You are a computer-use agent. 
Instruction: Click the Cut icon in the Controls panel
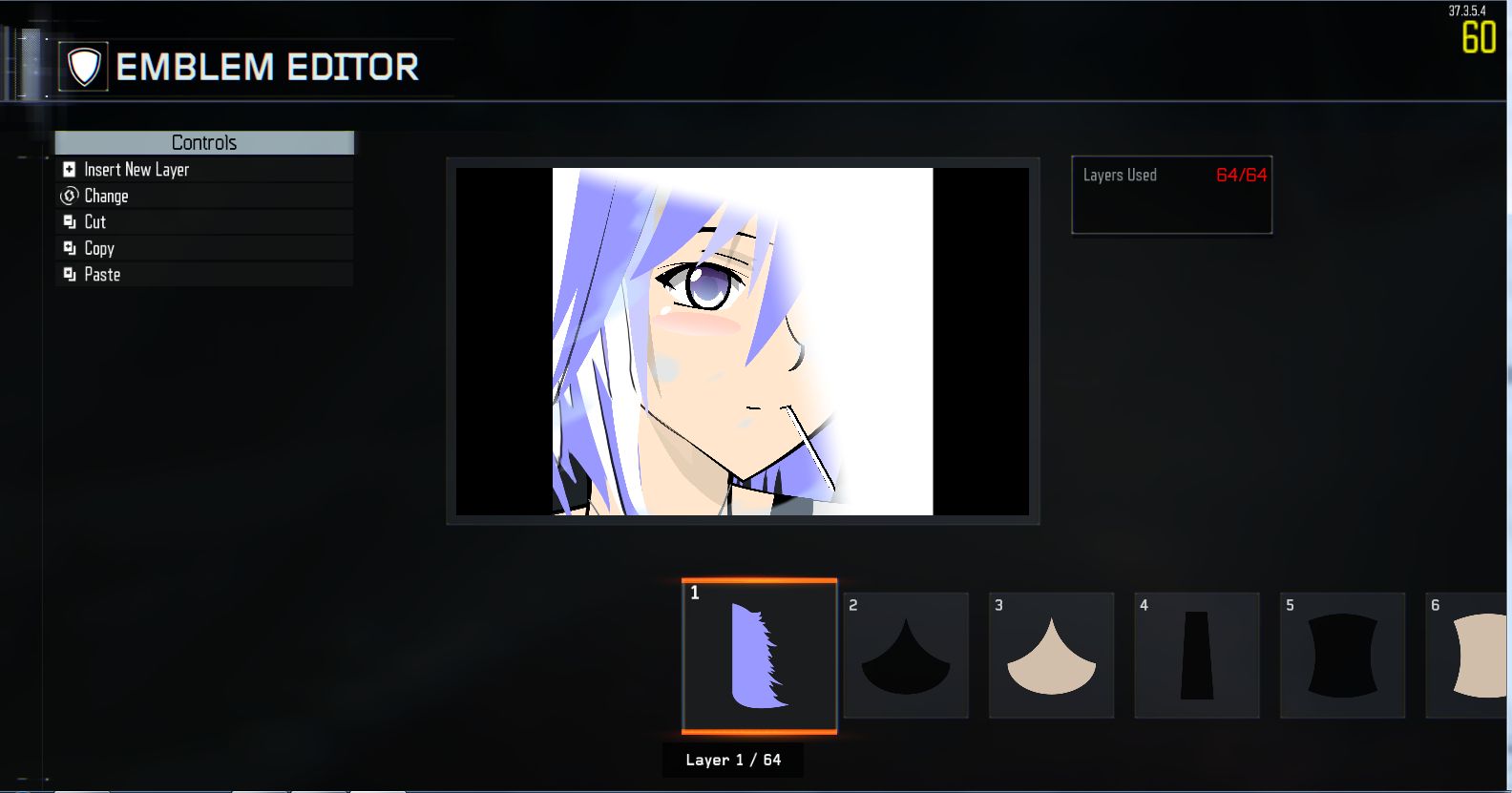tap(68, 221)
